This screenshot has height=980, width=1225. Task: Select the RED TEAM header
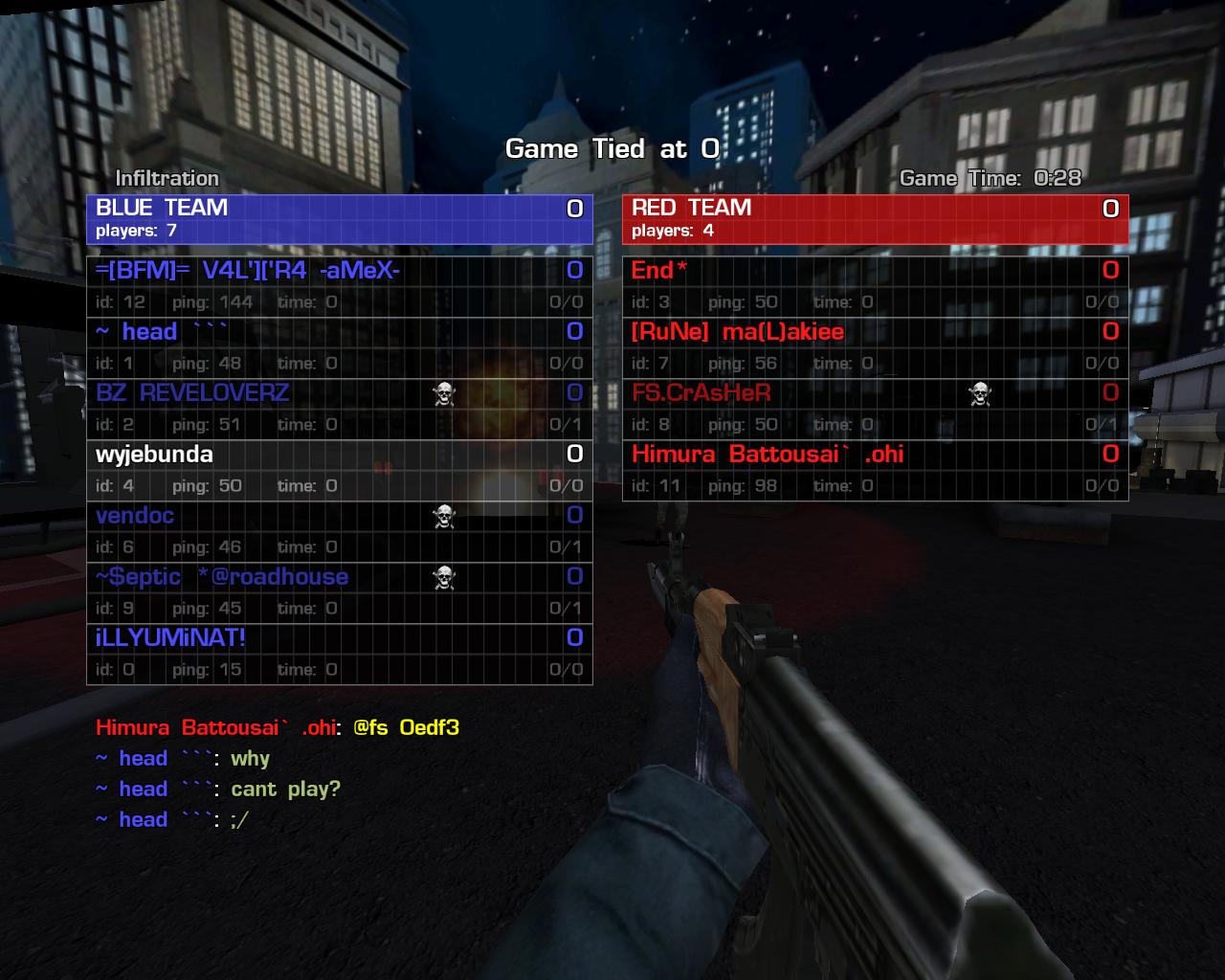(875, 218)
